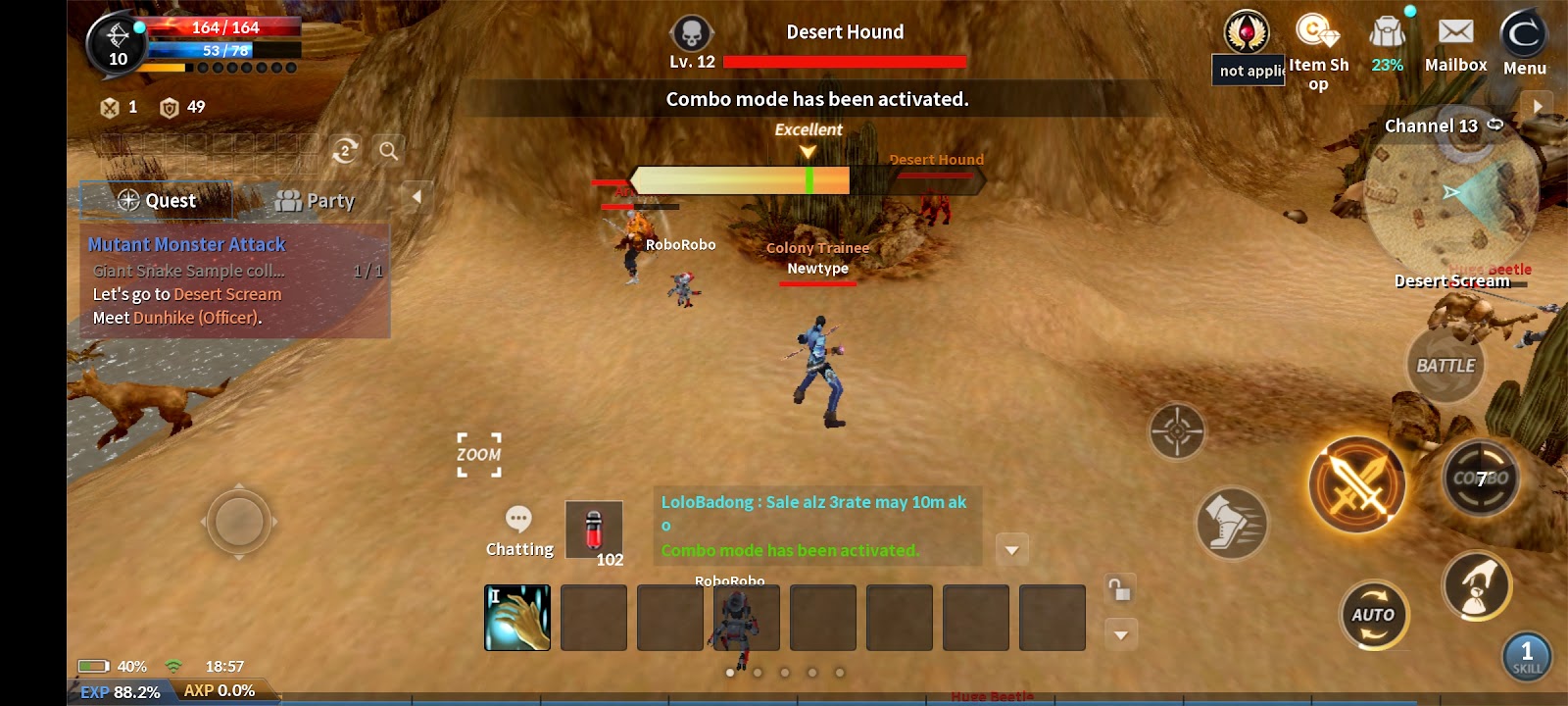The image size is (1568, 706).
Task: Click the winged boot dash button
Action: [1232, 523]
